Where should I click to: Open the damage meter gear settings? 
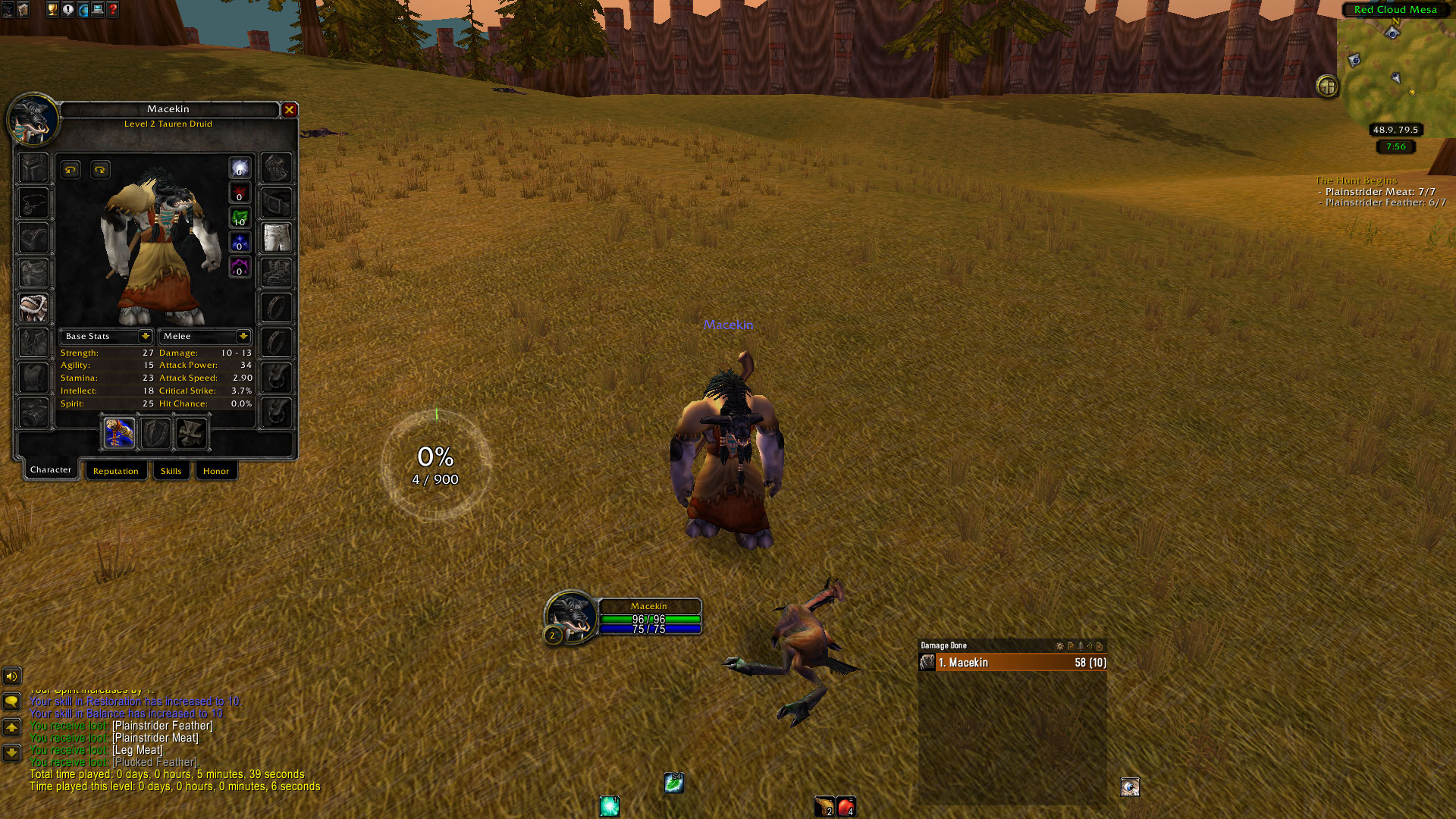point(1059,646)
